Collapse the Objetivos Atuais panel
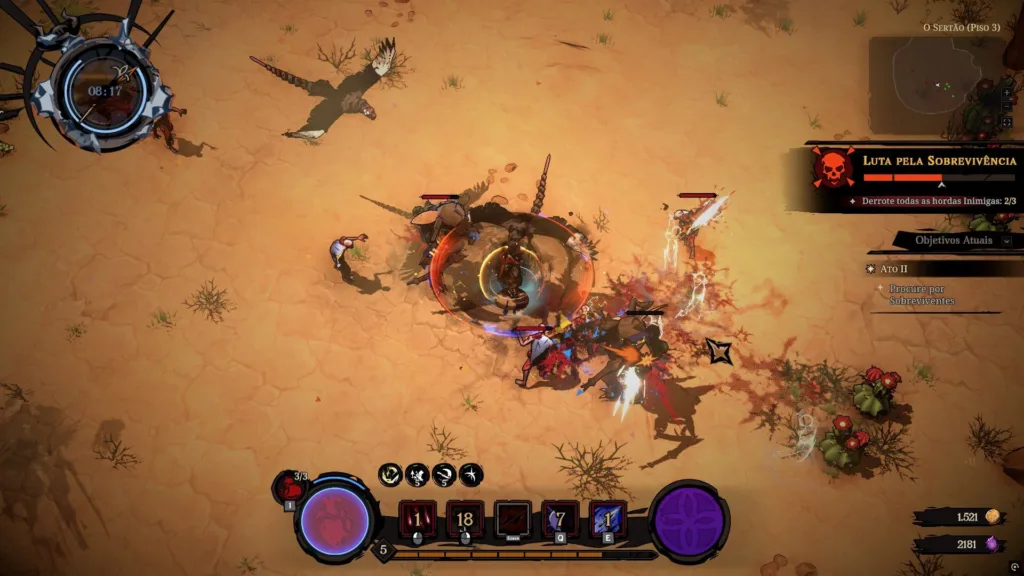1024x576 pixels. (x=1006, y=240)
